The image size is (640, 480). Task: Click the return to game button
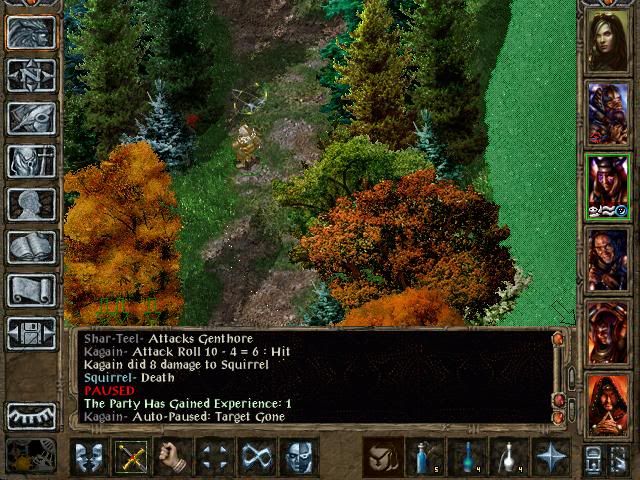click(x=31, y=32)
